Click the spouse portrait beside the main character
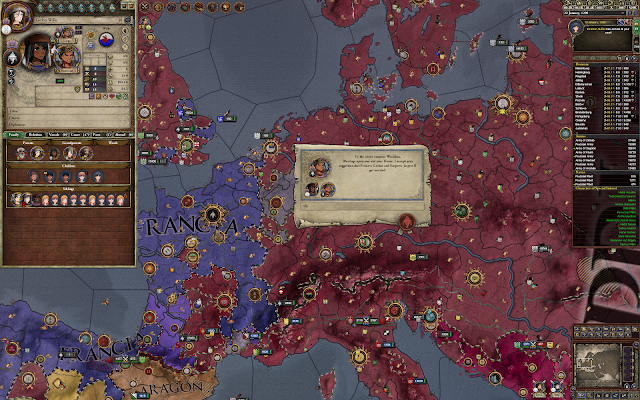This screenshot has width=640, height=400. point(66,56)
